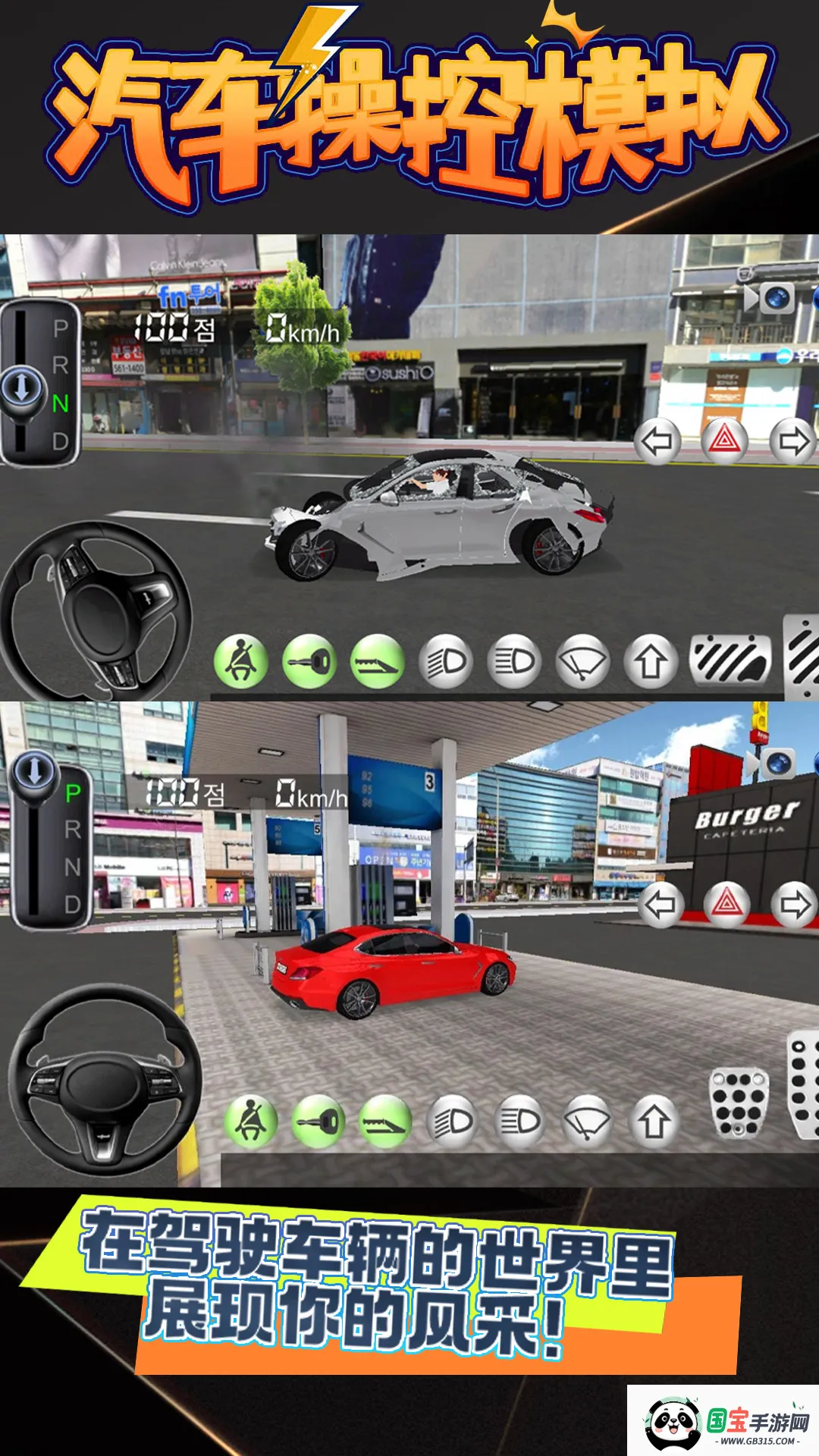Tap the up arrow button in the gas station scene
The height and width of the screenshot is (1456, 819).
(654, 1122)
